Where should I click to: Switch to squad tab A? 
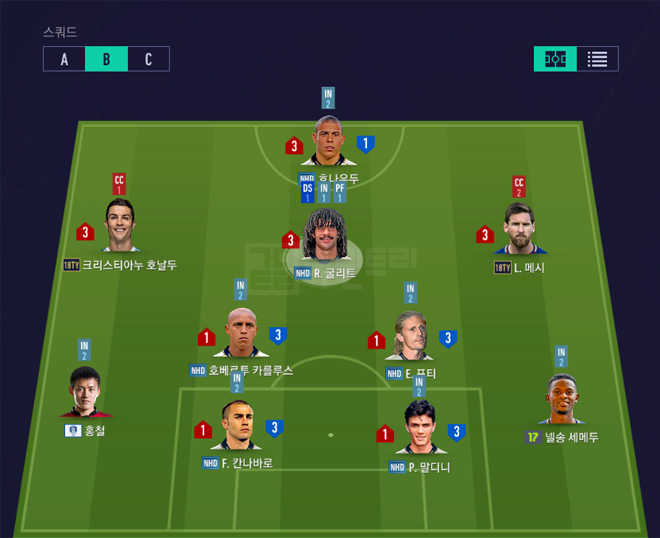pyautogui.click(x=64, y=59)
